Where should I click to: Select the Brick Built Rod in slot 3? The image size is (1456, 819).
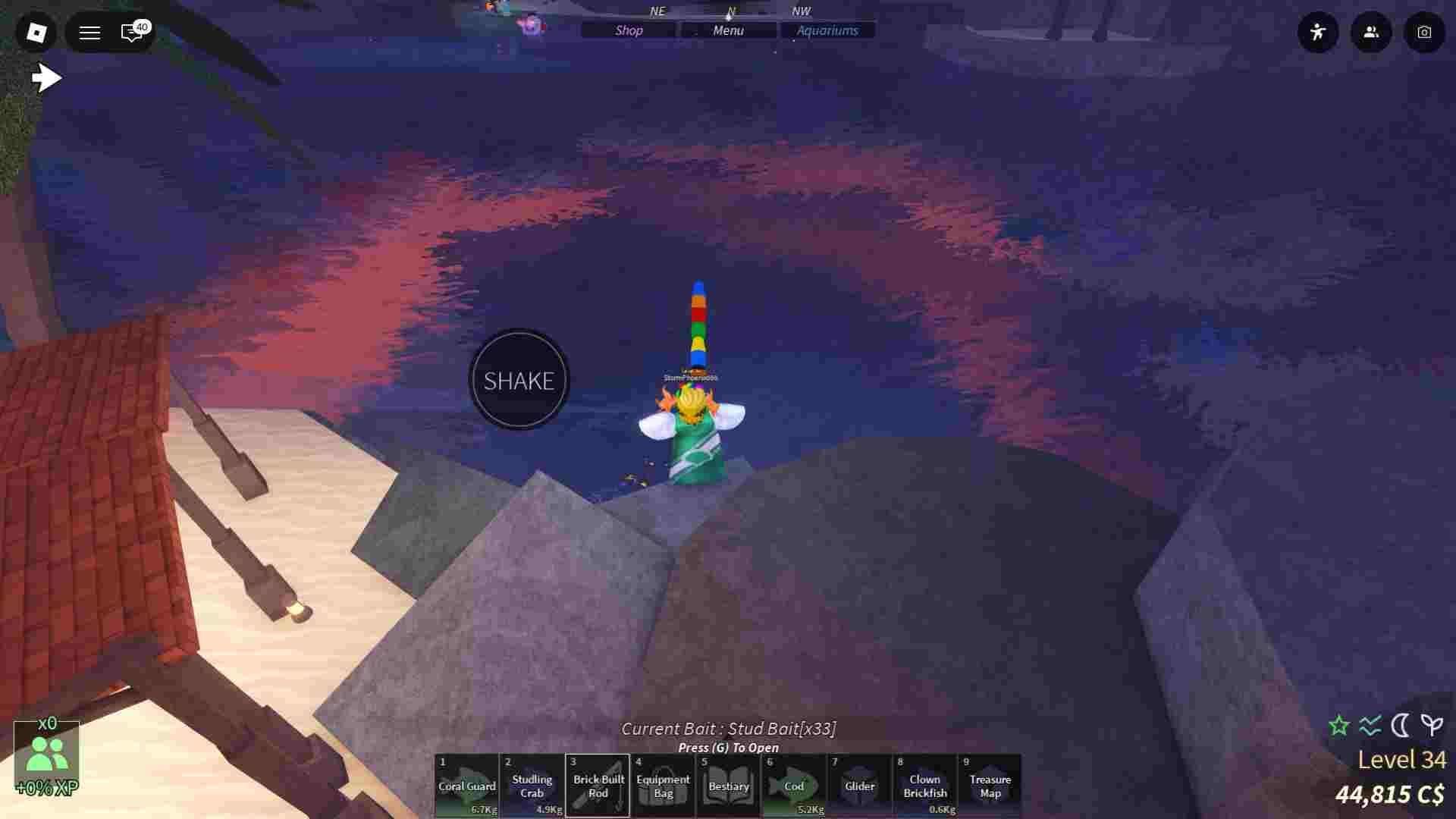tap(598, 786)
